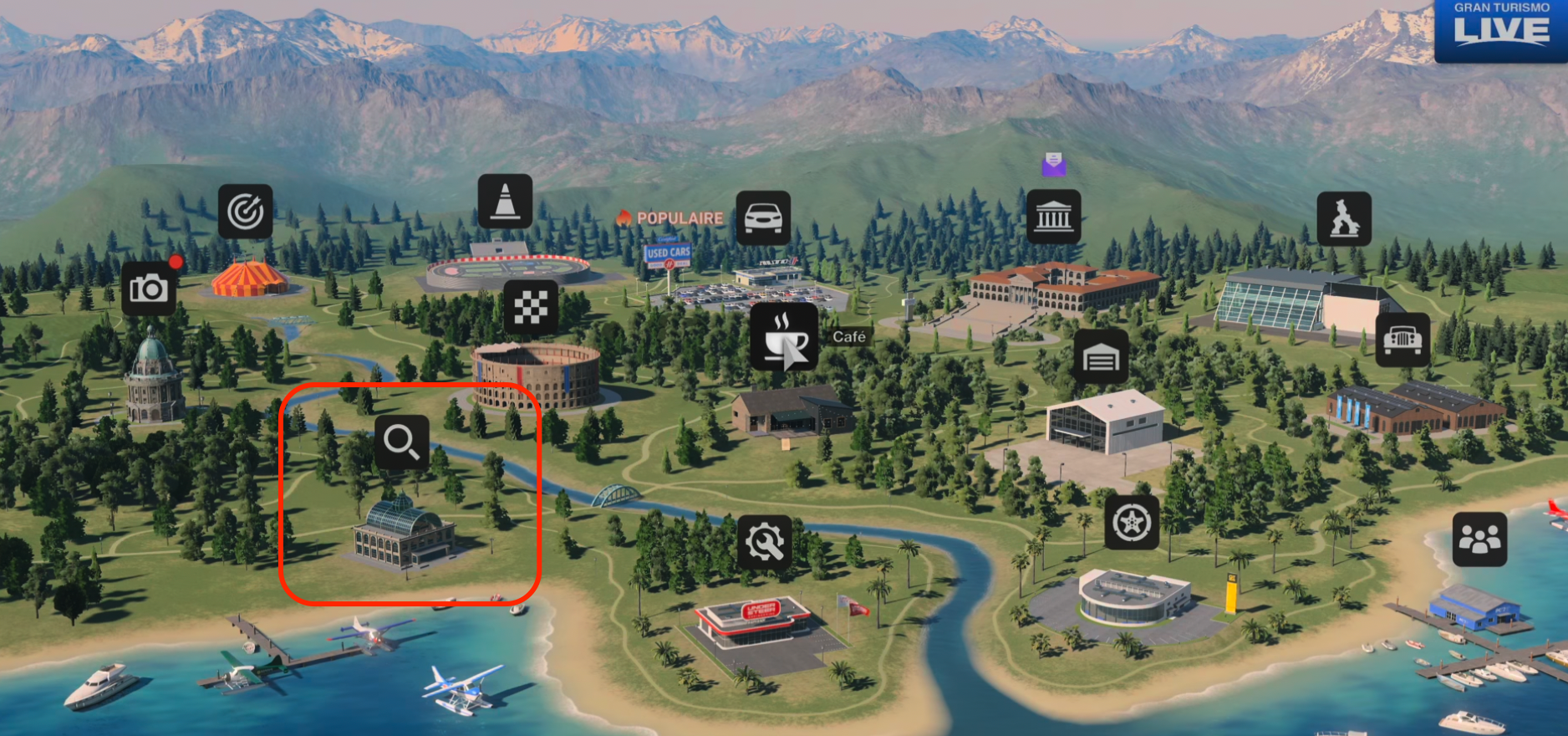The image size is (1568, 736).
Task: Open the classic car front icon
Action: click(1403, 339)
